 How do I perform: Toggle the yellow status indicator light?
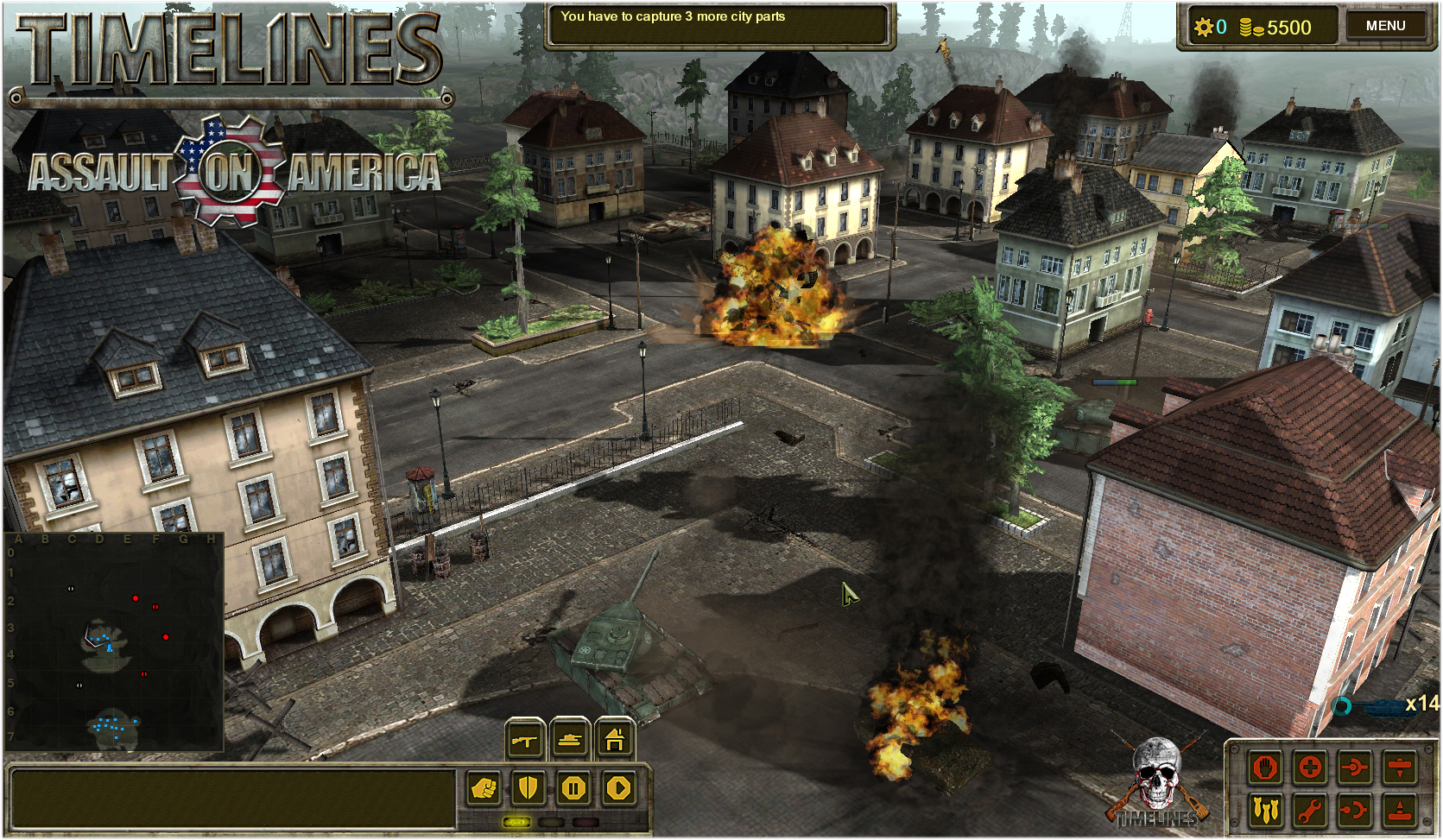[516, 821]
